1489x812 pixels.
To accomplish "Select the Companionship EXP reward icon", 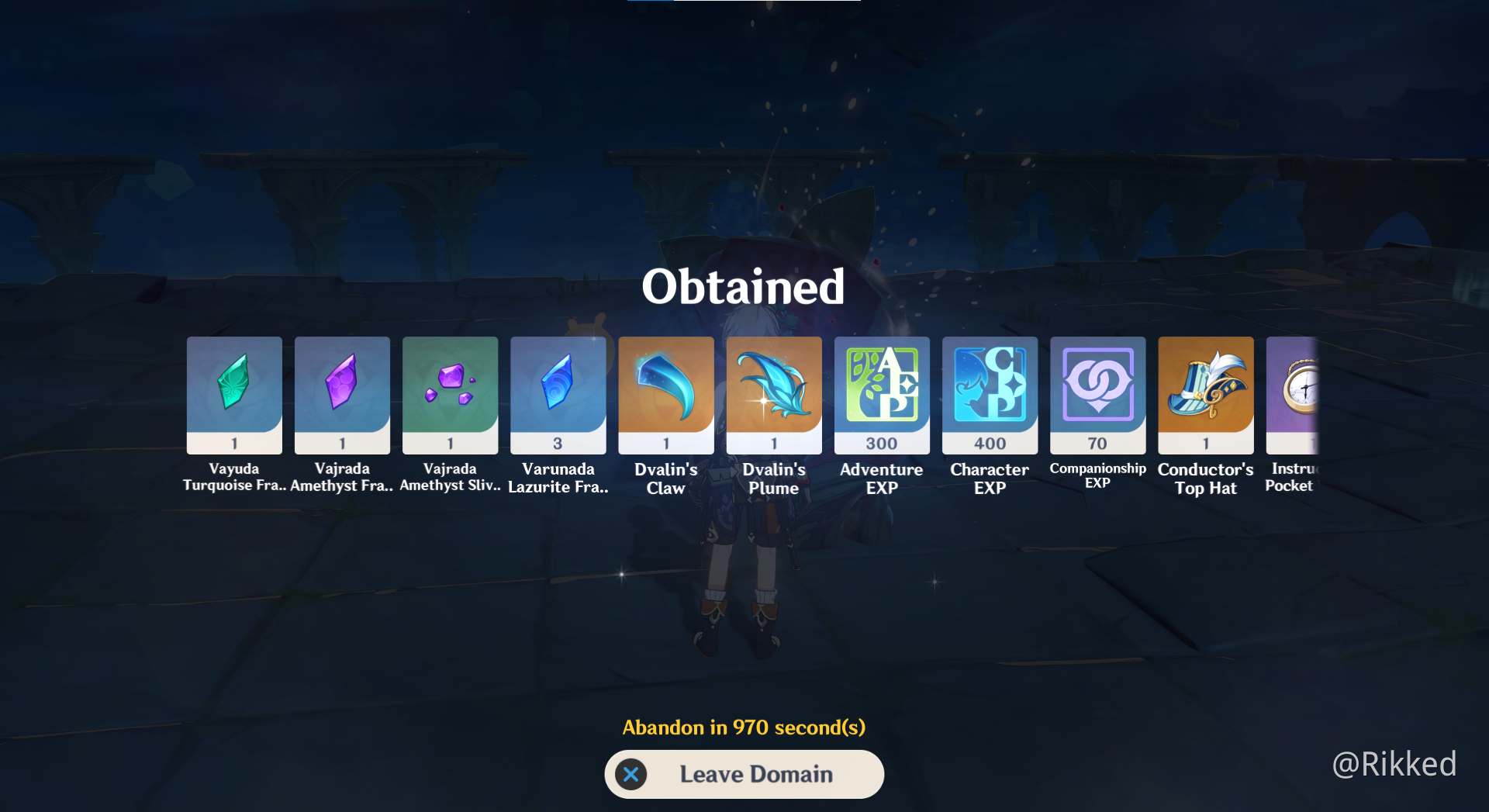I will [x=1097, y=395].
